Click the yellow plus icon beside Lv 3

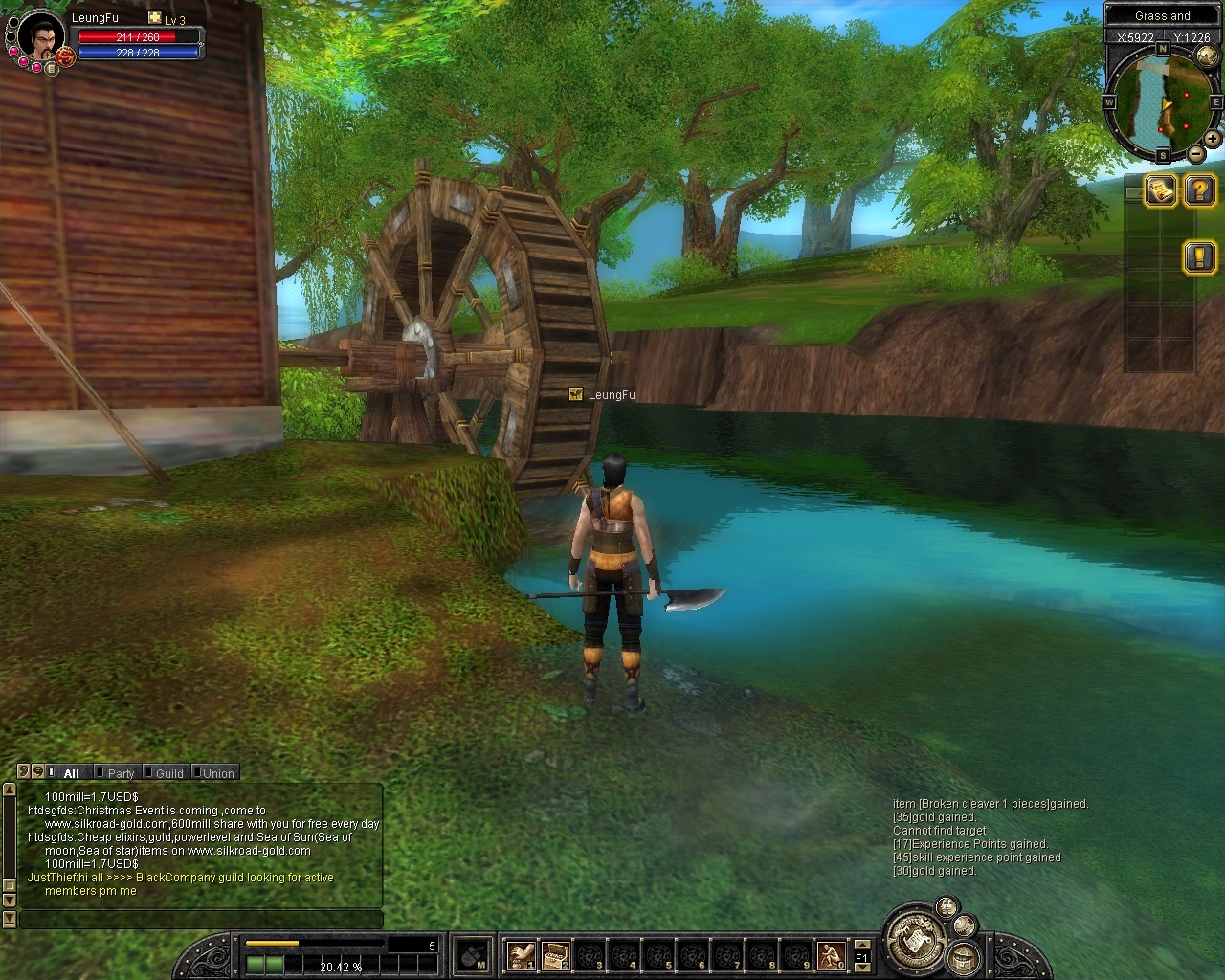click(155, 18)
